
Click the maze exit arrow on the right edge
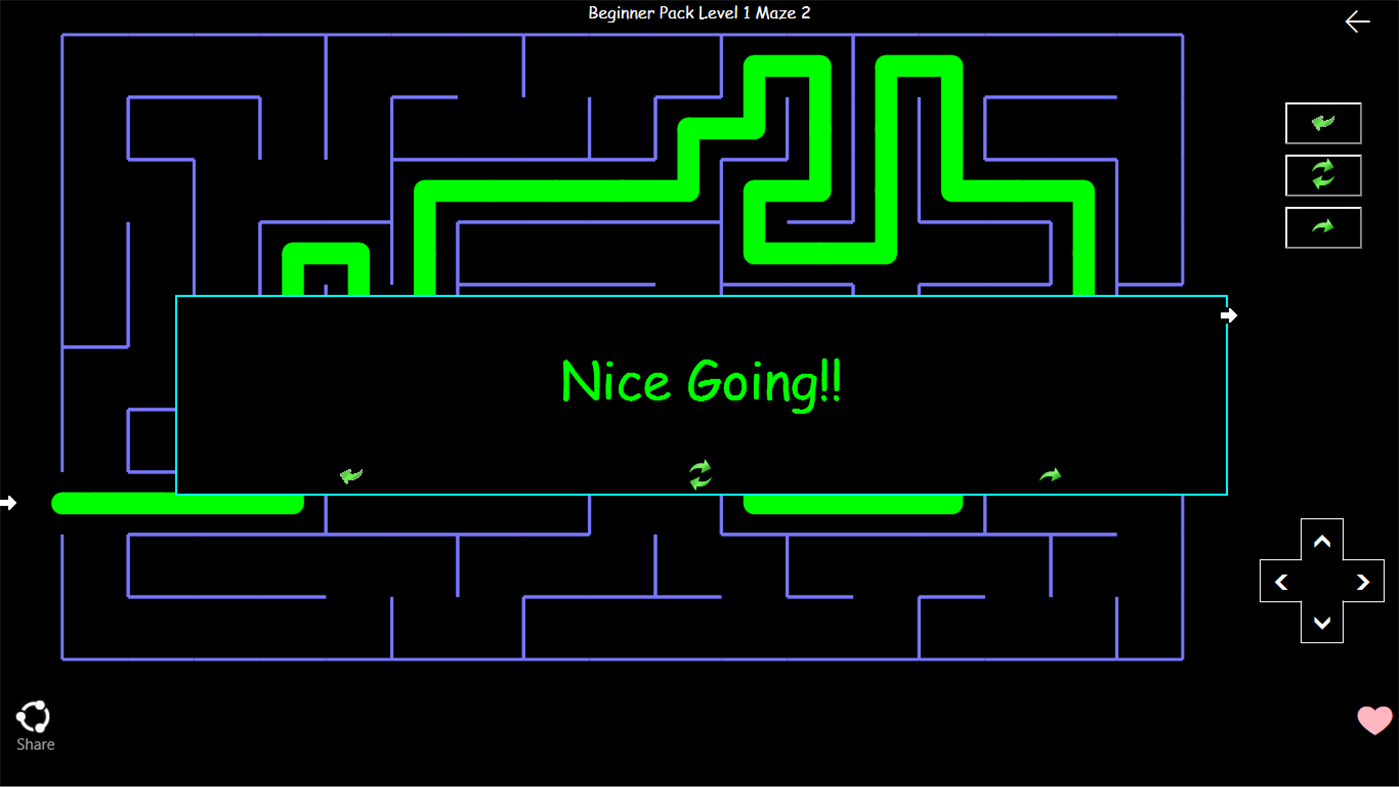[x=1228, y=315]
